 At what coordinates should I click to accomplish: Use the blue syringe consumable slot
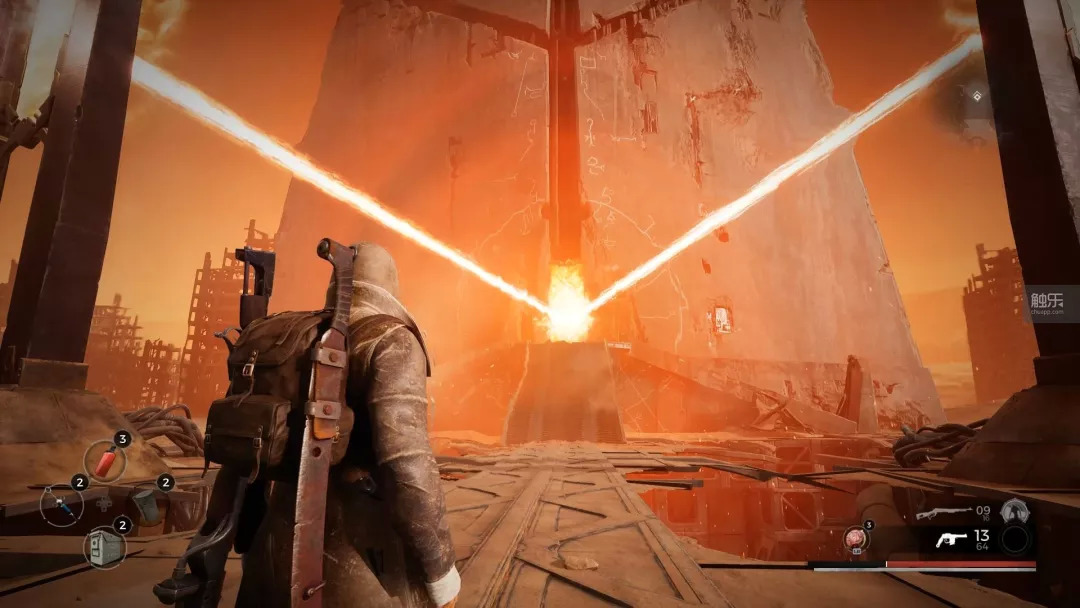coord(61,503)
